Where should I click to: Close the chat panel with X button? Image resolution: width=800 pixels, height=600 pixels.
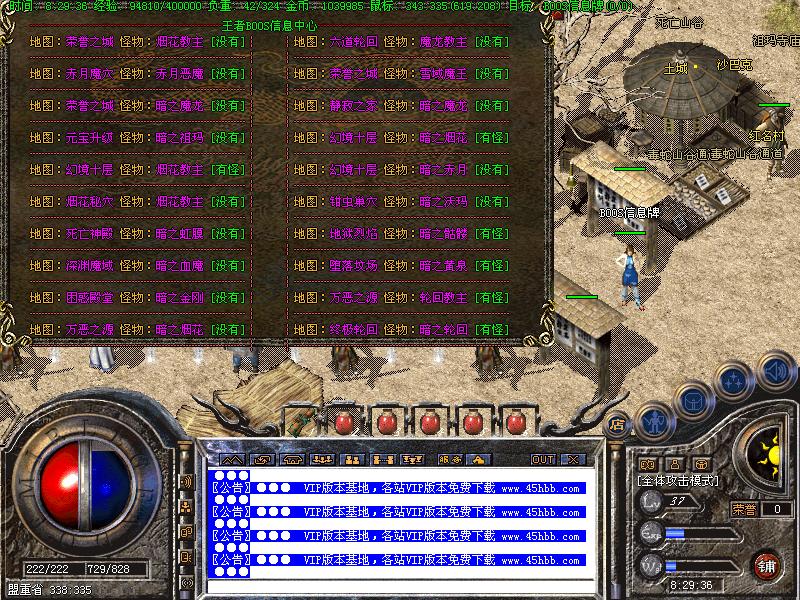(x=572, y=459)
